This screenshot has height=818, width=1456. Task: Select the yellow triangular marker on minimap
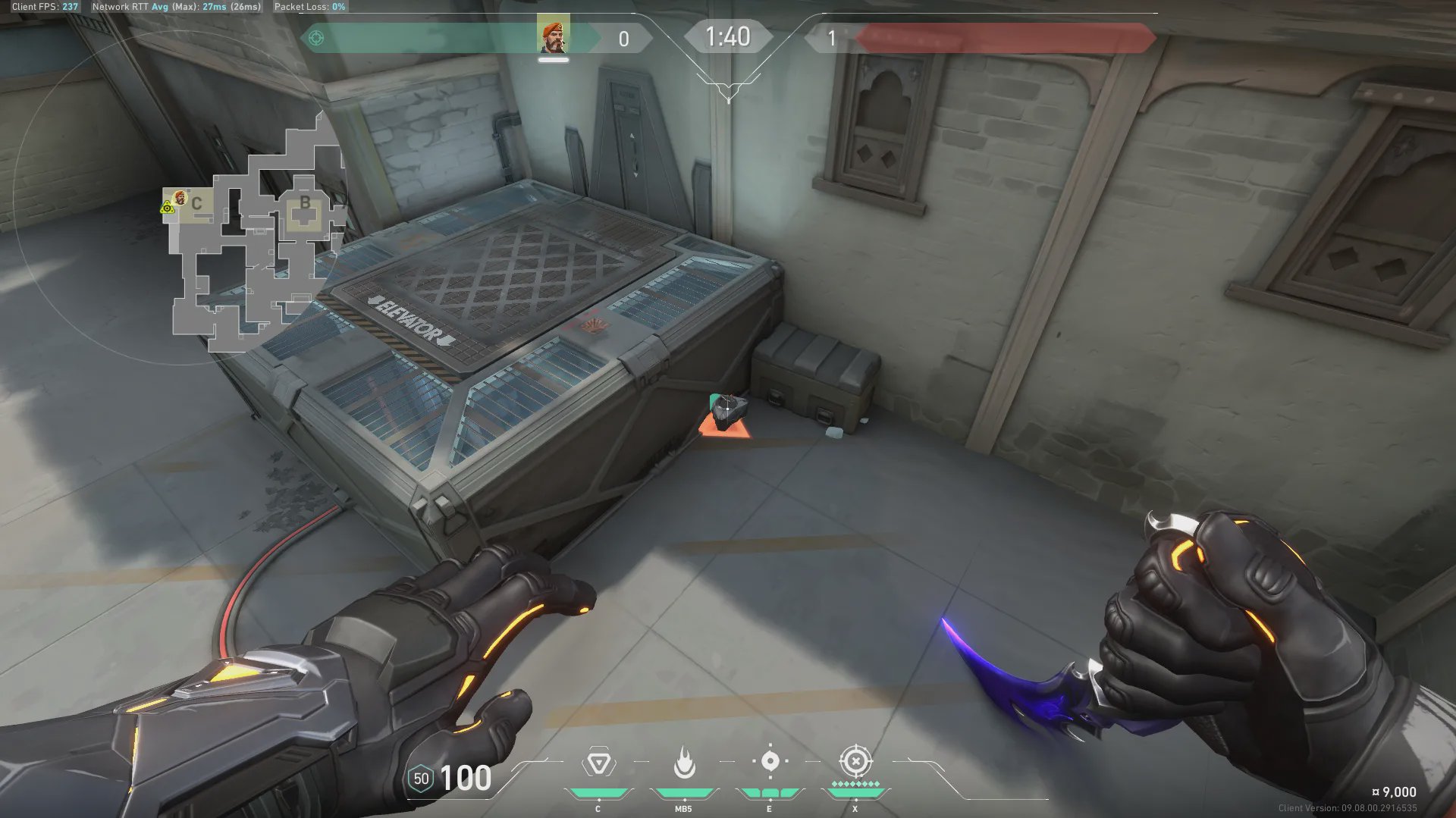tap(168, 208)
